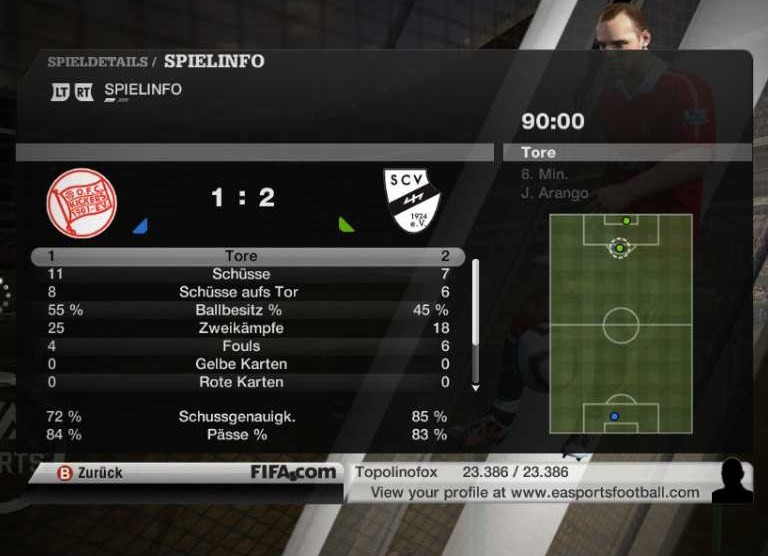Viewport: 768px width, 556px height.
Task: Select the SCV club crest
Action: 412,200
